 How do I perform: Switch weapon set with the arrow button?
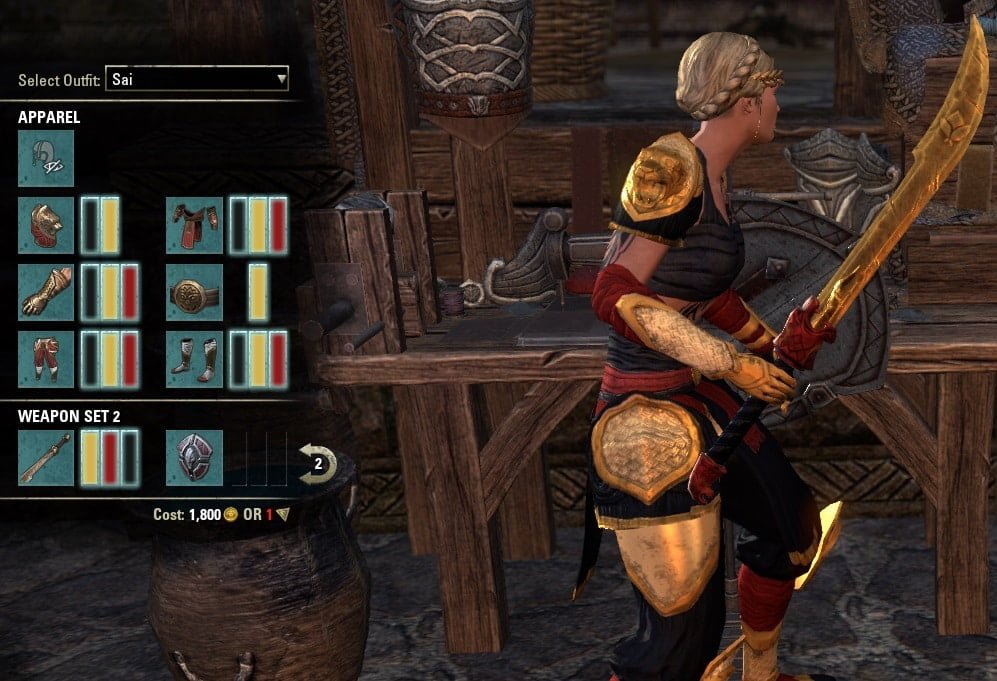tap(317, 463)
